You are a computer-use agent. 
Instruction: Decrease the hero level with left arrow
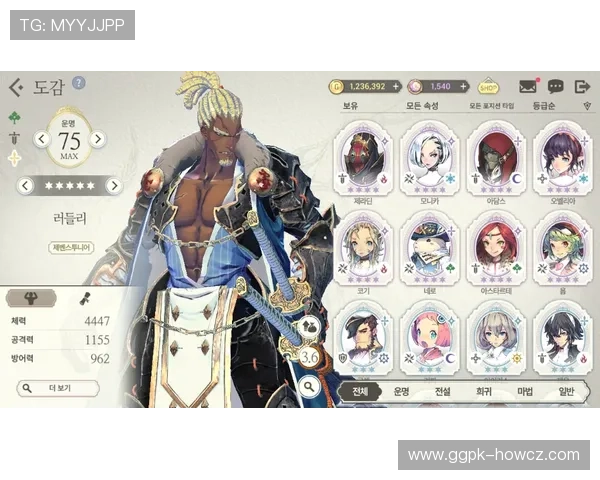[x=42, y=139]
